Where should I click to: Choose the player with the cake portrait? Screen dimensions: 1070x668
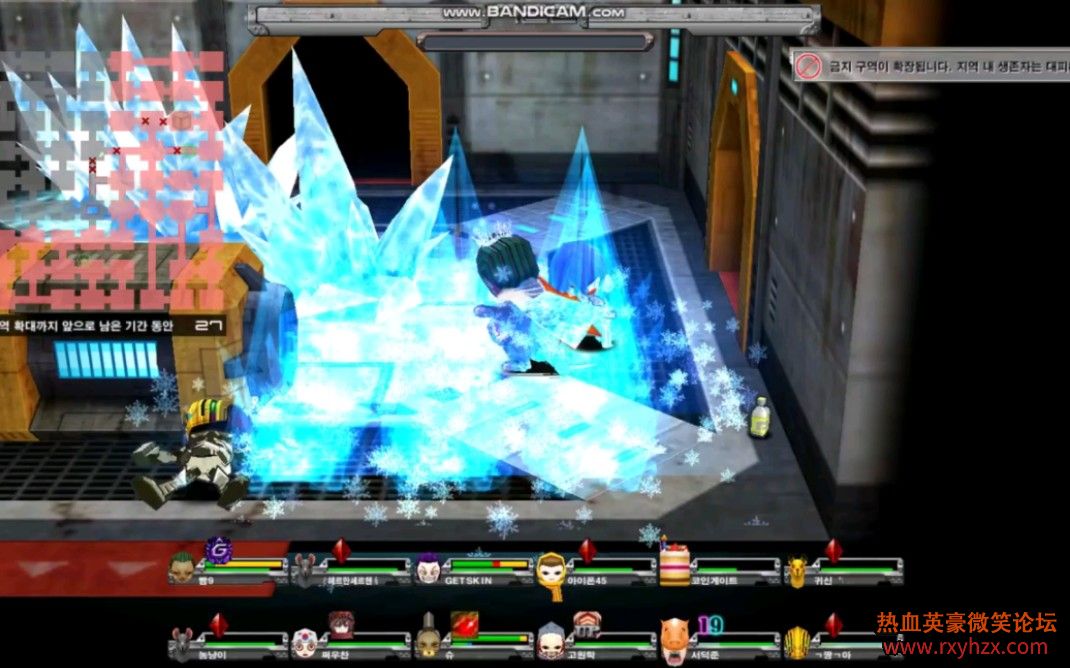tap(675, 568)
